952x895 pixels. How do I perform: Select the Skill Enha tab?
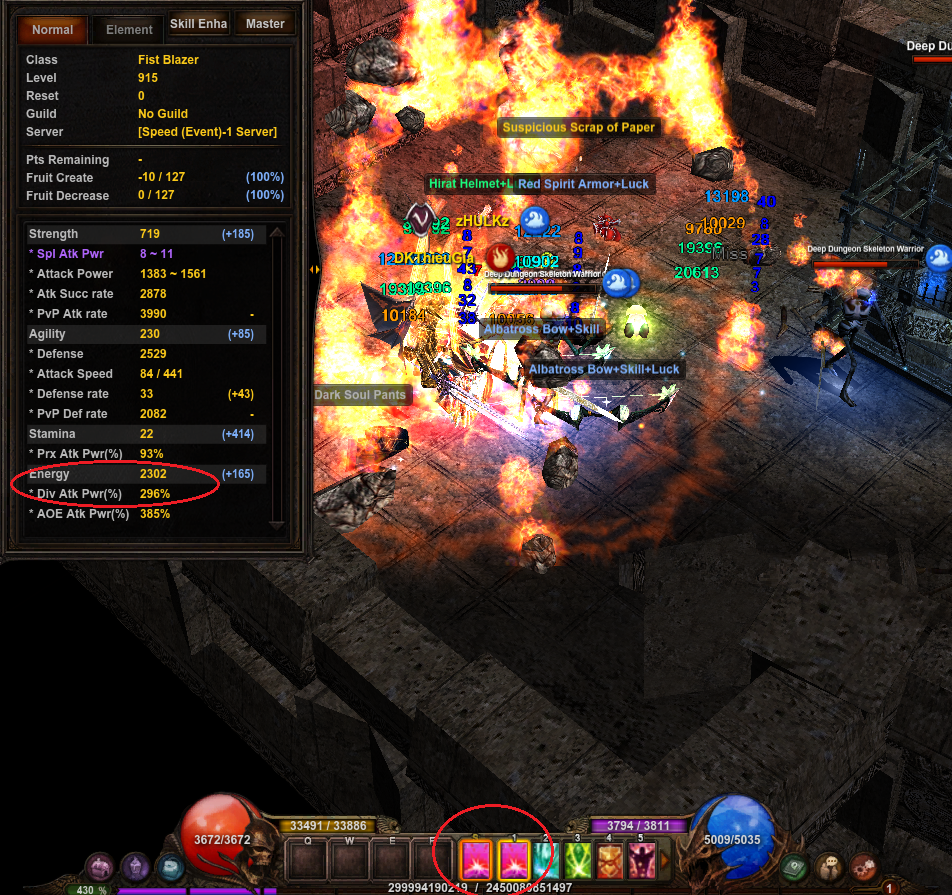(198, 24)
